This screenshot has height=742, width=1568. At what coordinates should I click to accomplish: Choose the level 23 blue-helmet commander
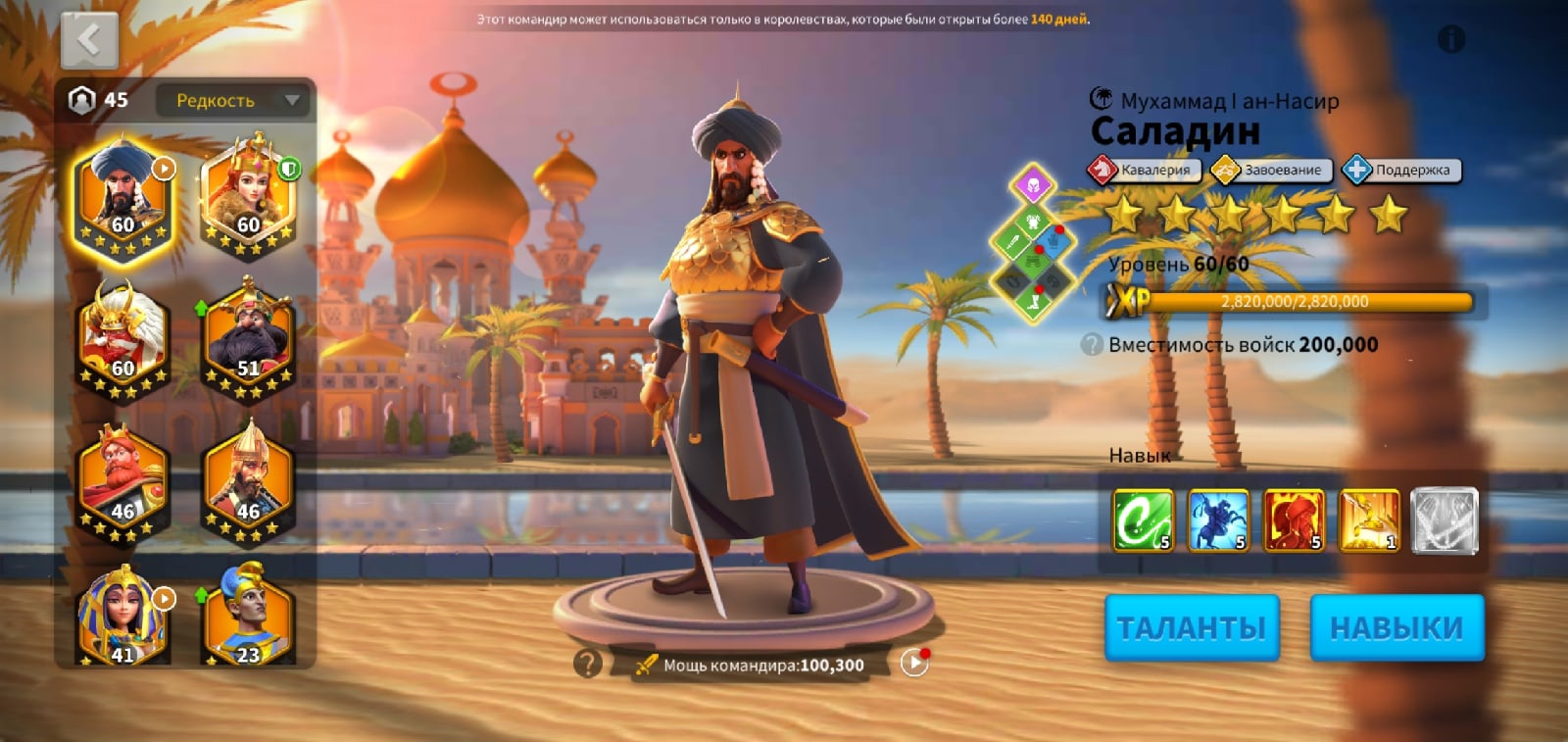248,618
